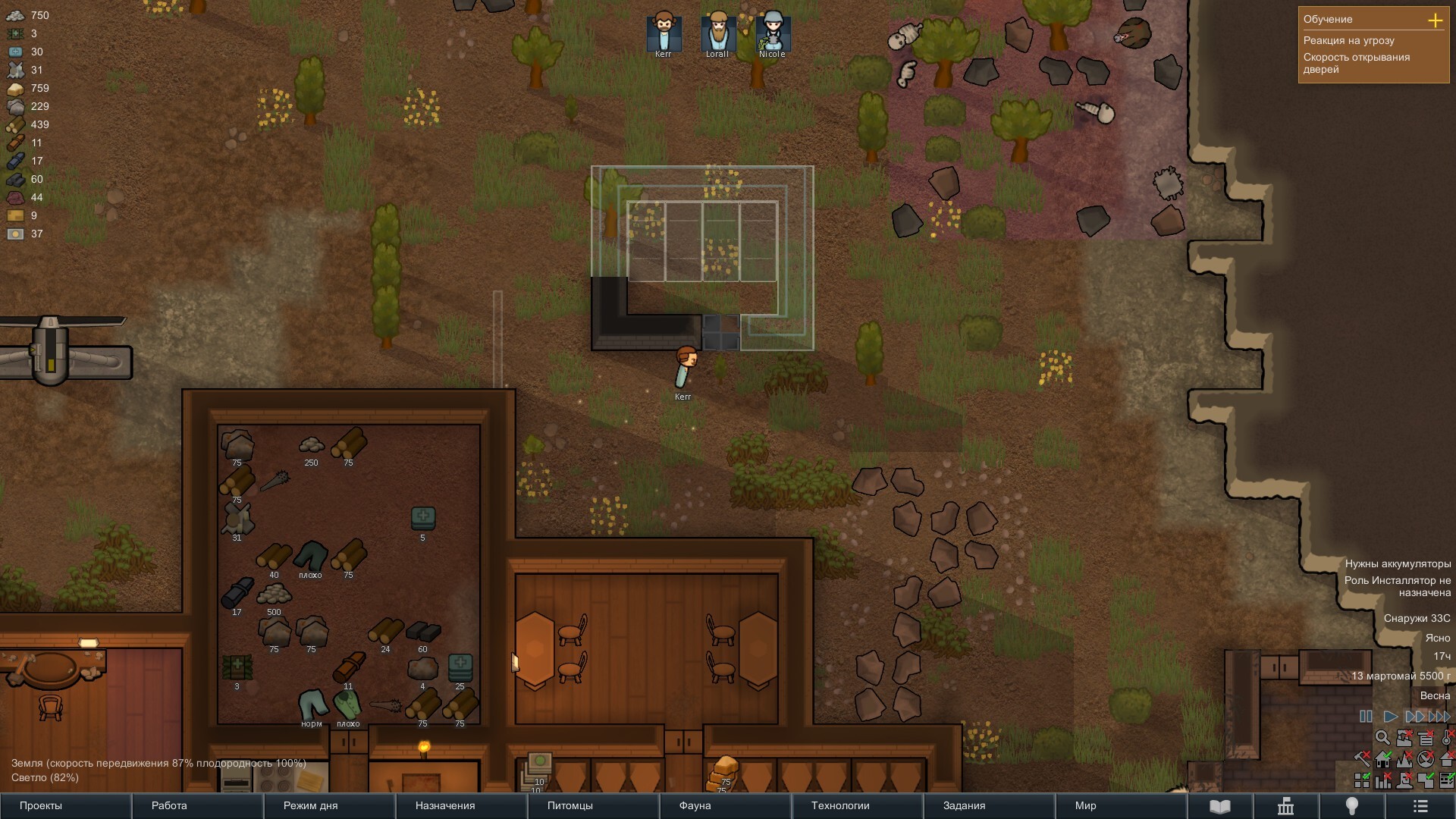Expand the Обучение tutorial panel plus button
The height and width of the screenshot is (819, 1456).
coord(1435,20)
